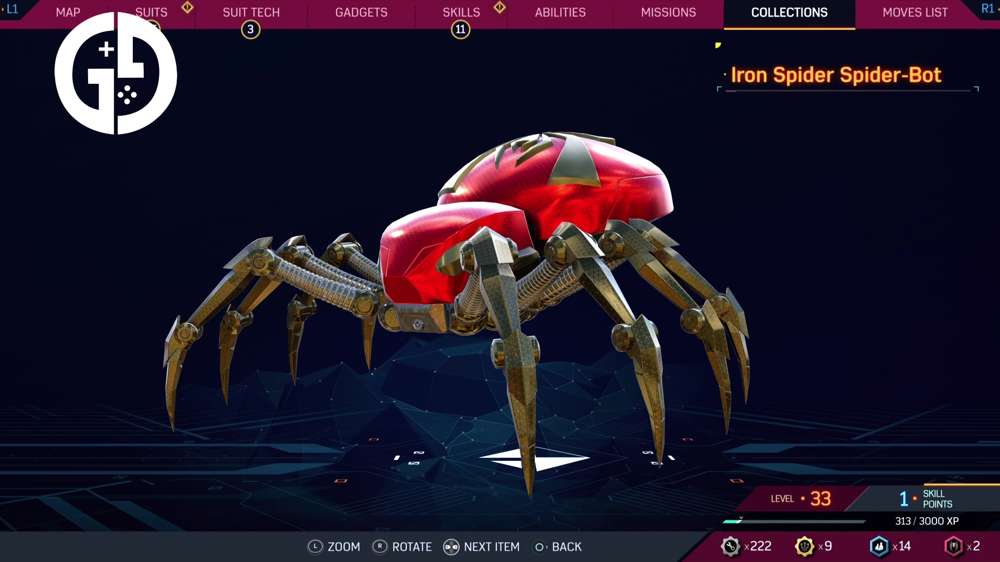This screenshot has height=562, width=1000.
Task: Go to the Gadgets tab
Action: (361, 13)
